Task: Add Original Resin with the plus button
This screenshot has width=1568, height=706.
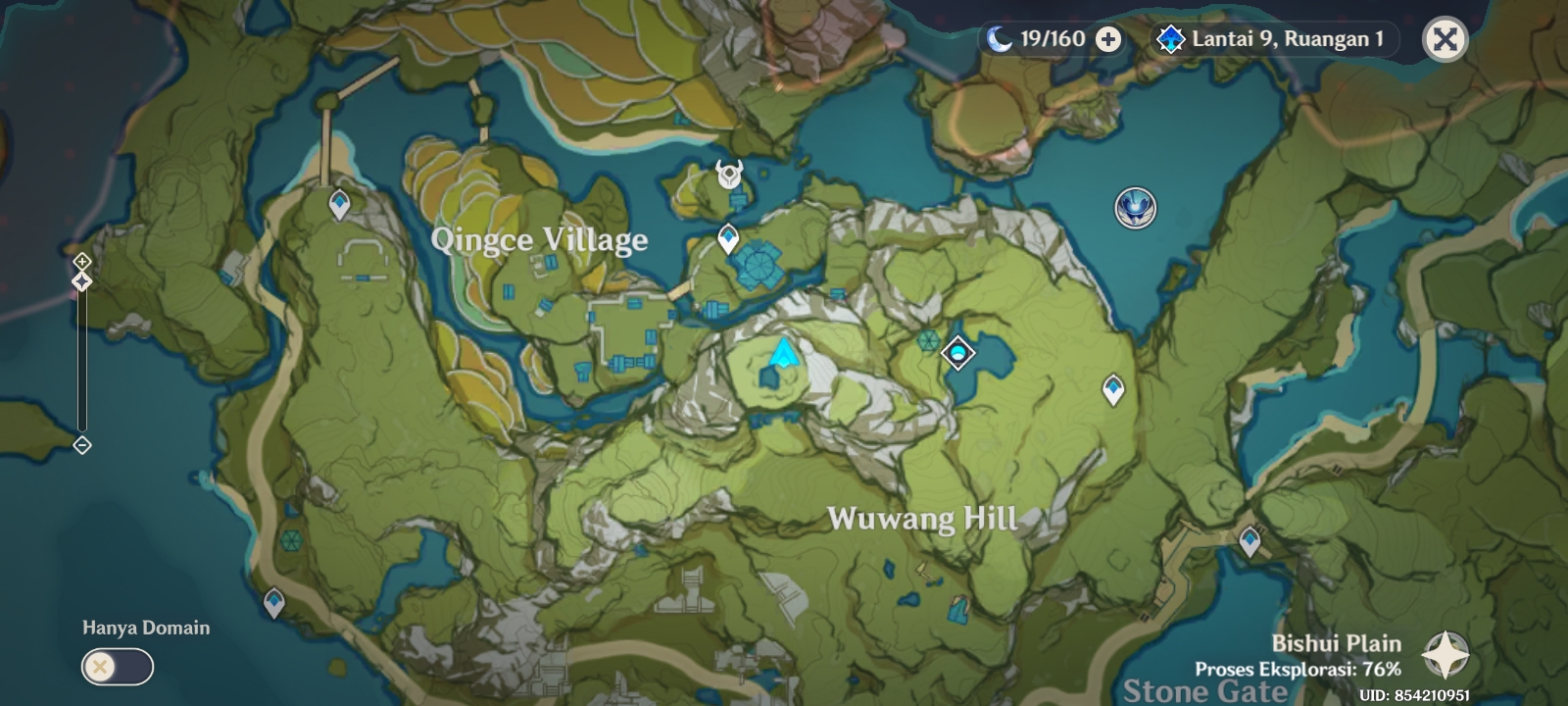Action: point(1108,39)
